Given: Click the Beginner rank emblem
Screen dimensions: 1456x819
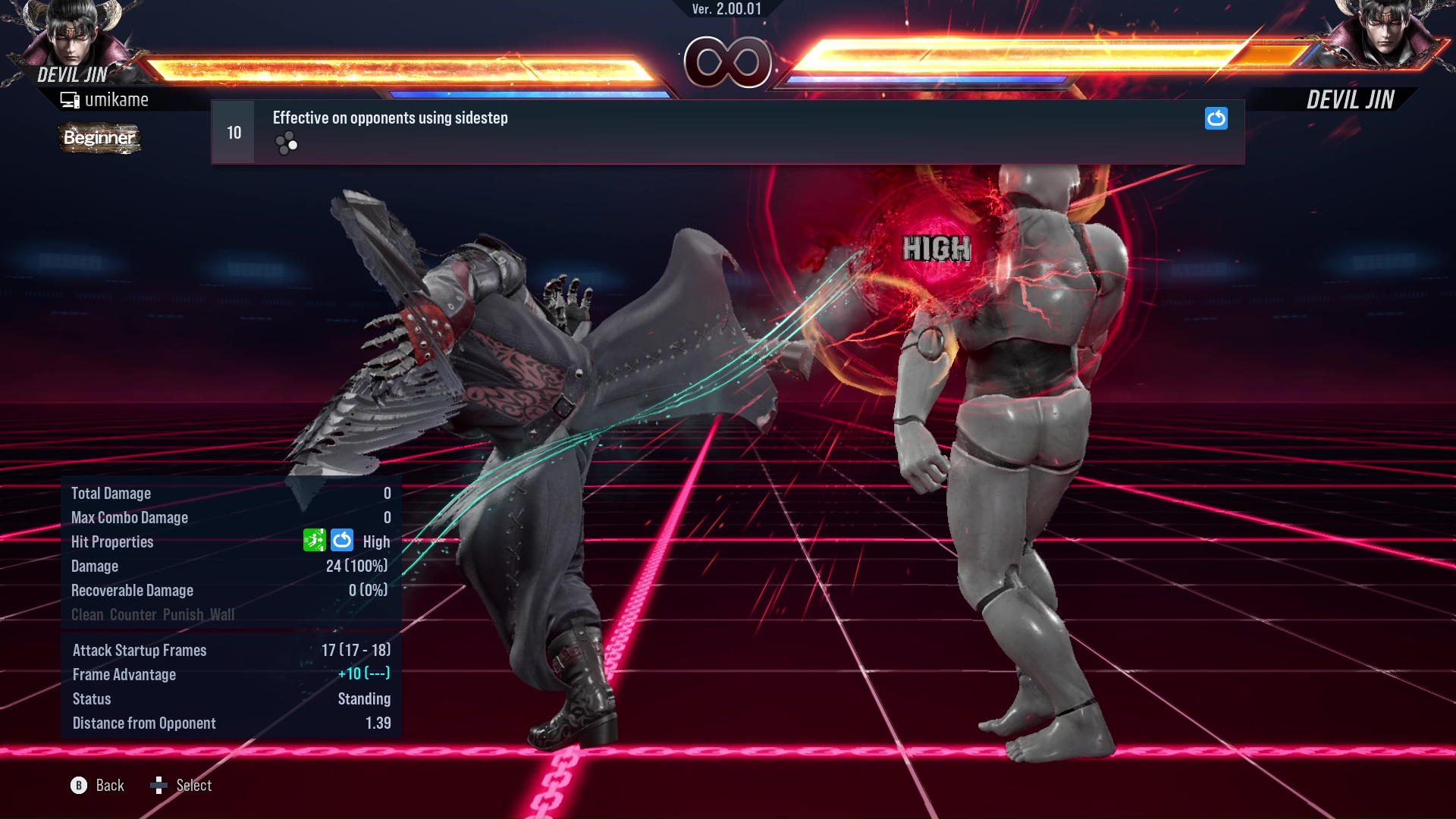Looking at the screenshot, I should click(x=99, y=138).
